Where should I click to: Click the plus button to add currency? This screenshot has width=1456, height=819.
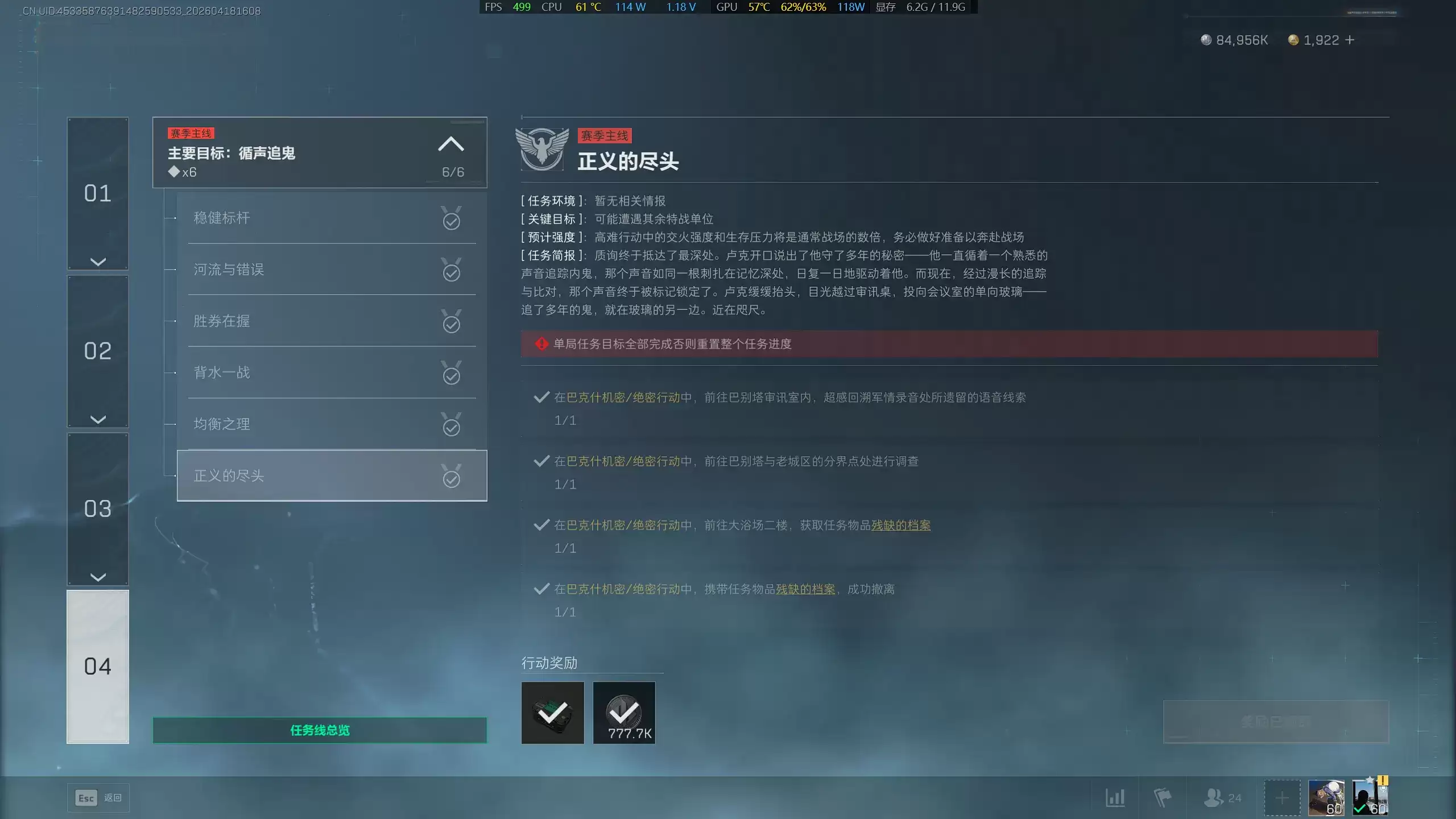click(x=1350, y=40)
